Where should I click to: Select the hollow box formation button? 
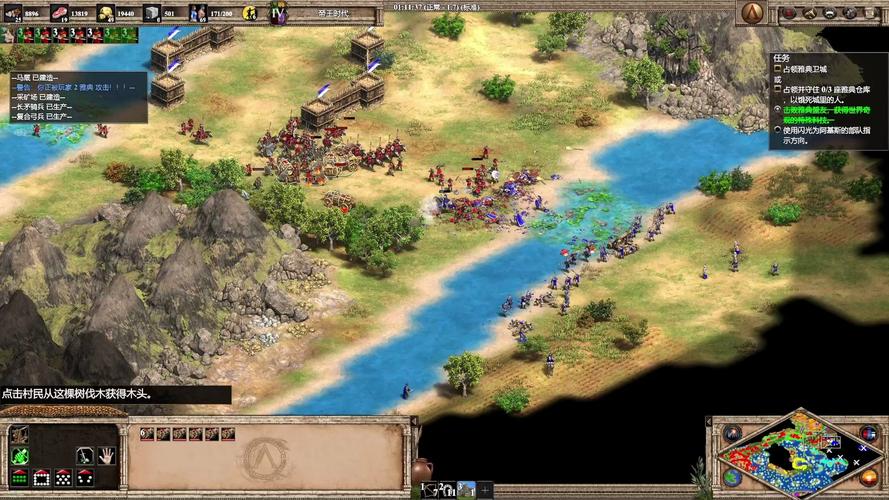point(41,478)
